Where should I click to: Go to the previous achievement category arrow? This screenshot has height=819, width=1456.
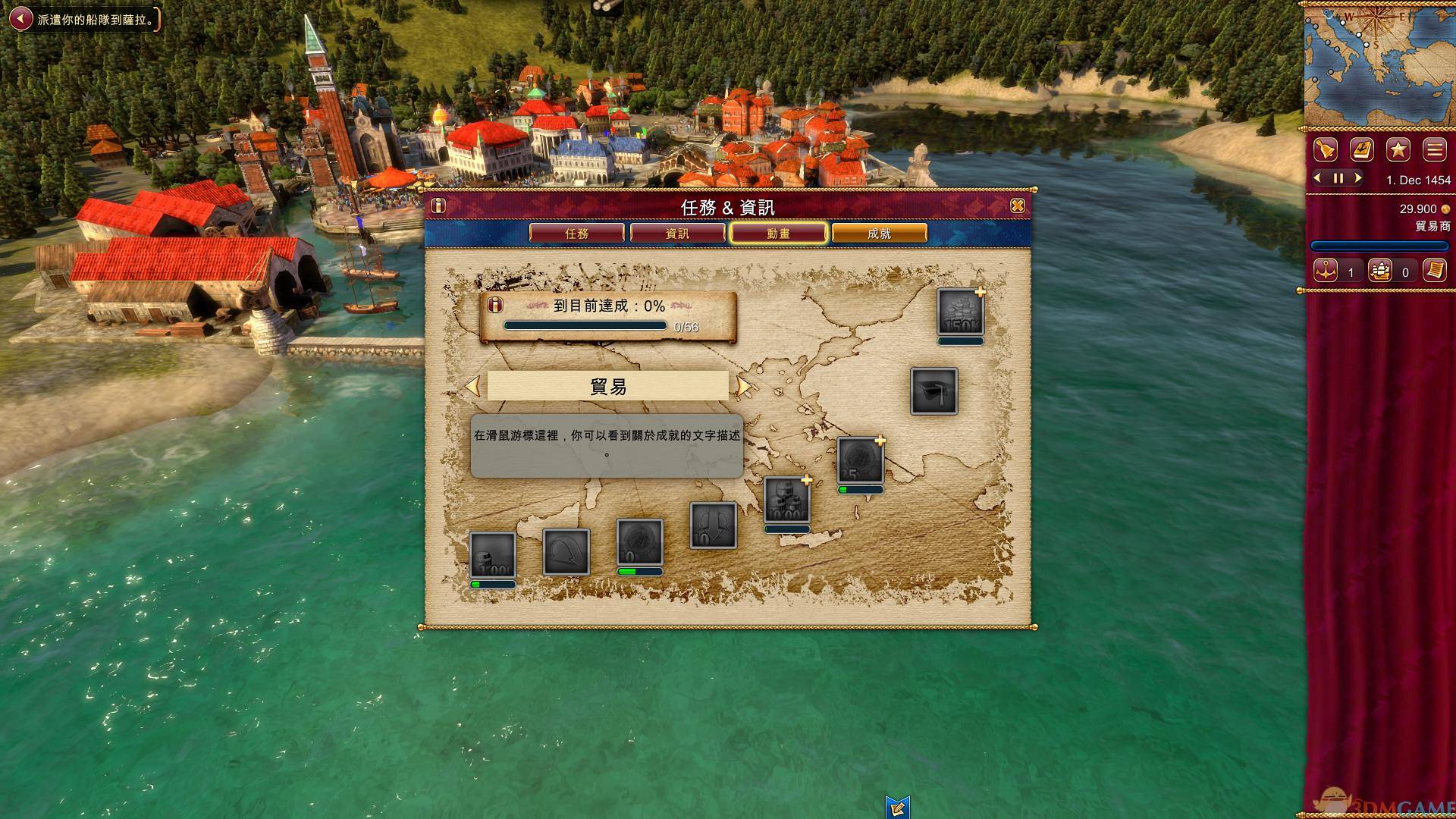coord(472,386)
